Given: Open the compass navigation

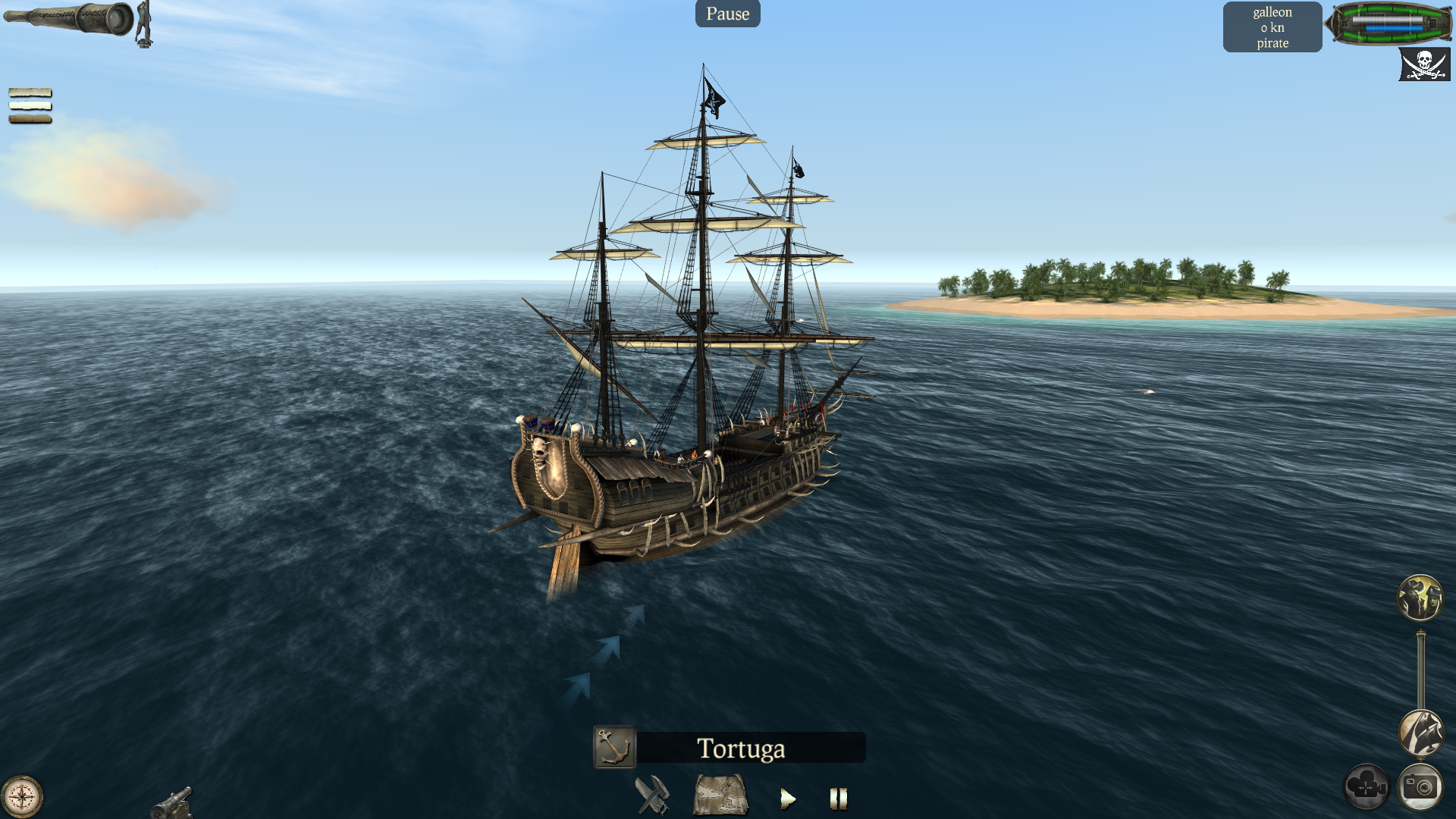Looking at the screenshot, I should click(22, 797).
